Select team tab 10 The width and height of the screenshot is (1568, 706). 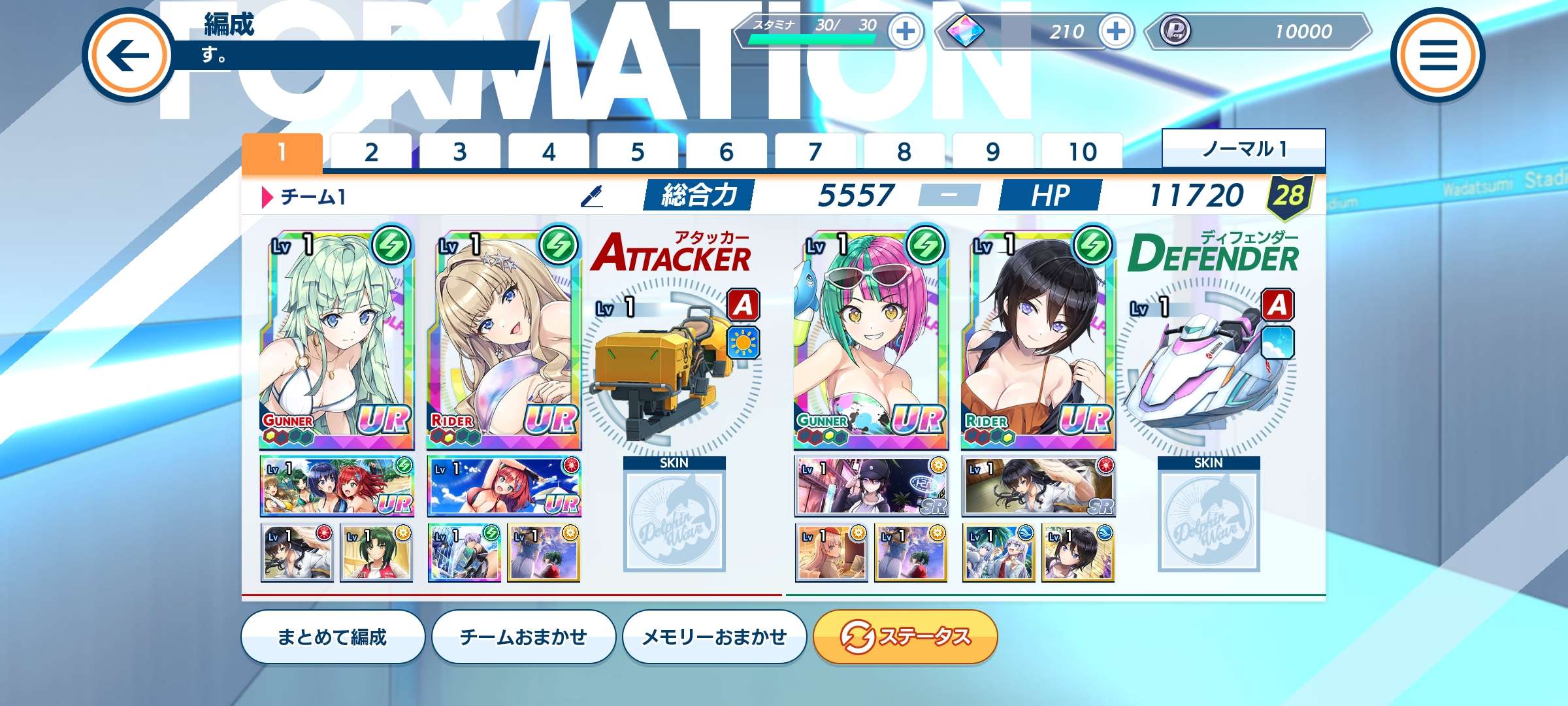click(1082, 152)
